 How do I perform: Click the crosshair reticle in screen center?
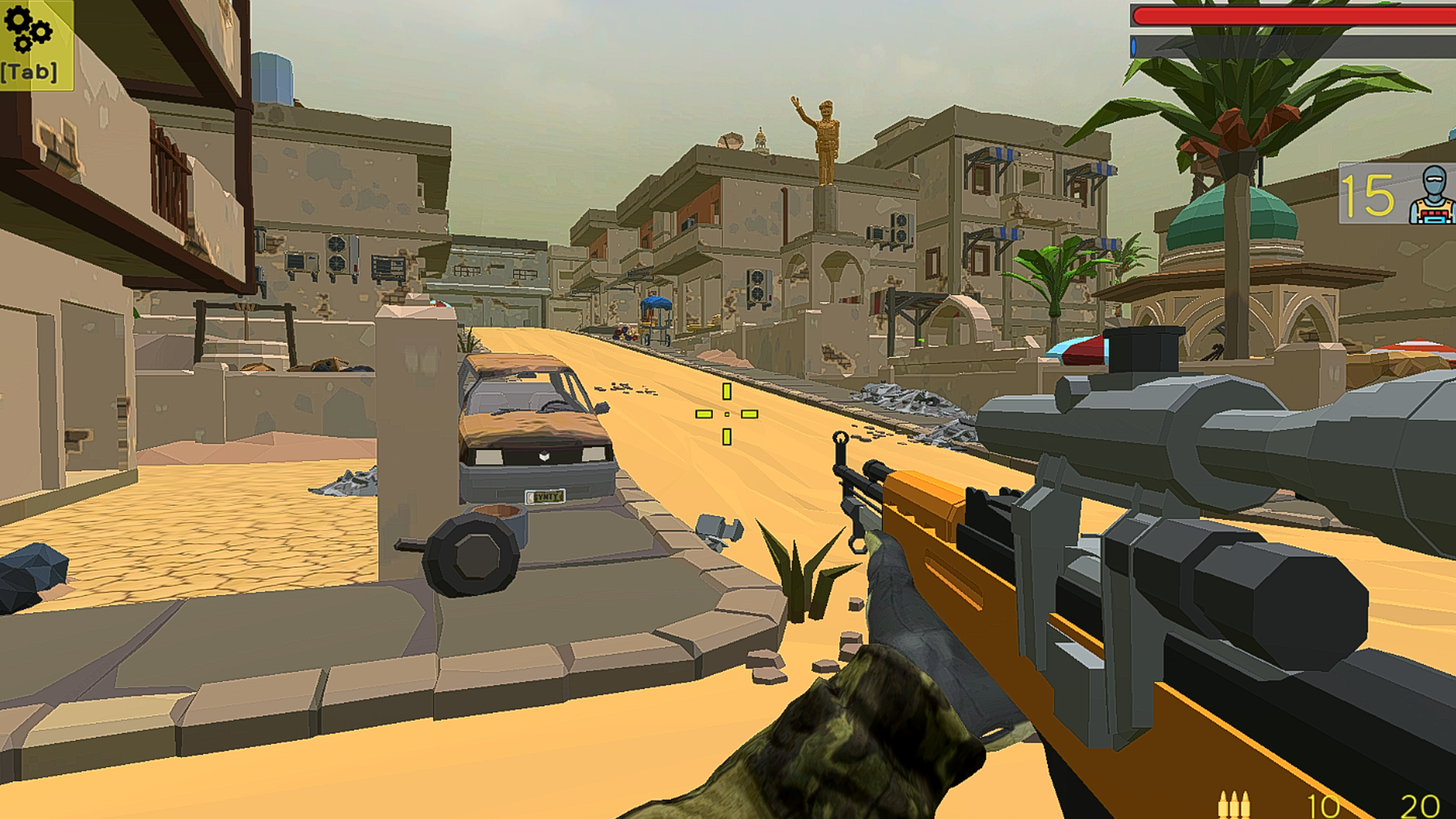726,413
